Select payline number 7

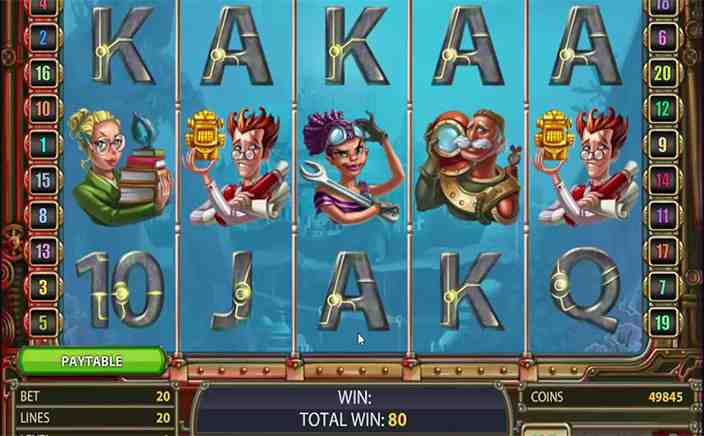tap(662, 286)
